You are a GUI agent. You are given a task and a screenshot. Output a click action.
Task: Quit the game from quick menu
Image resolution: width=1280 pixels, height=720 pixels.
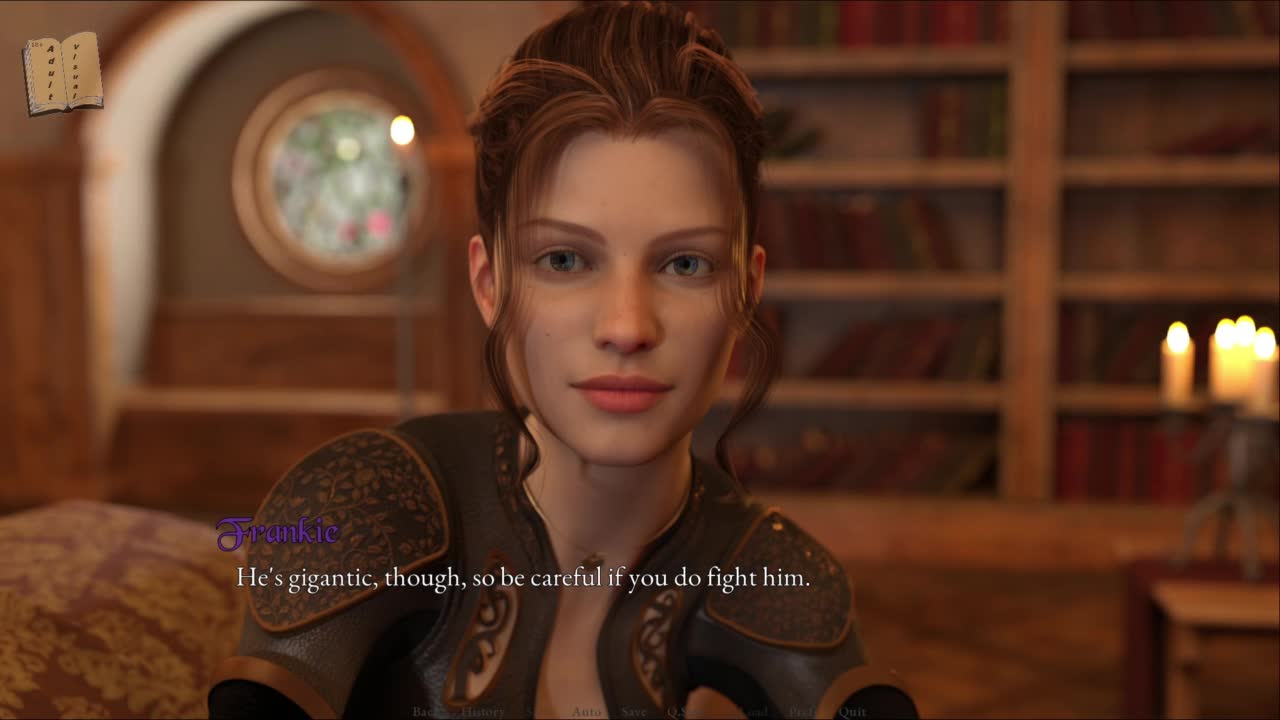(x=853, y=712)
